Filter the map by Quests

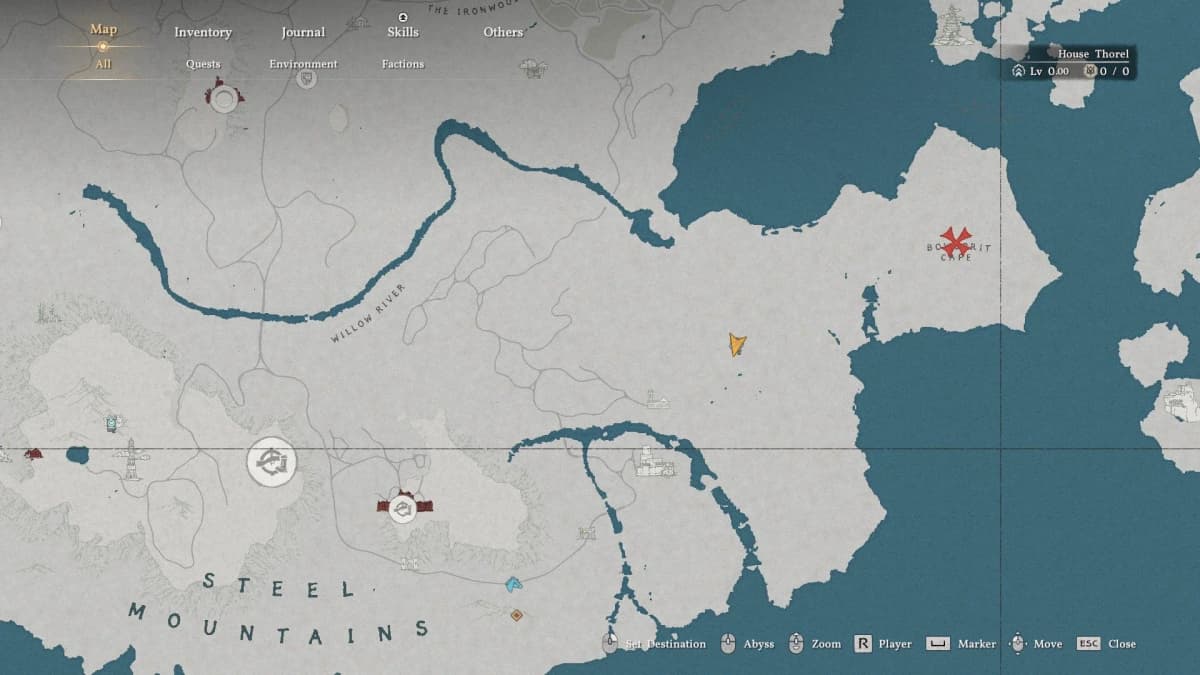point(203,64)
